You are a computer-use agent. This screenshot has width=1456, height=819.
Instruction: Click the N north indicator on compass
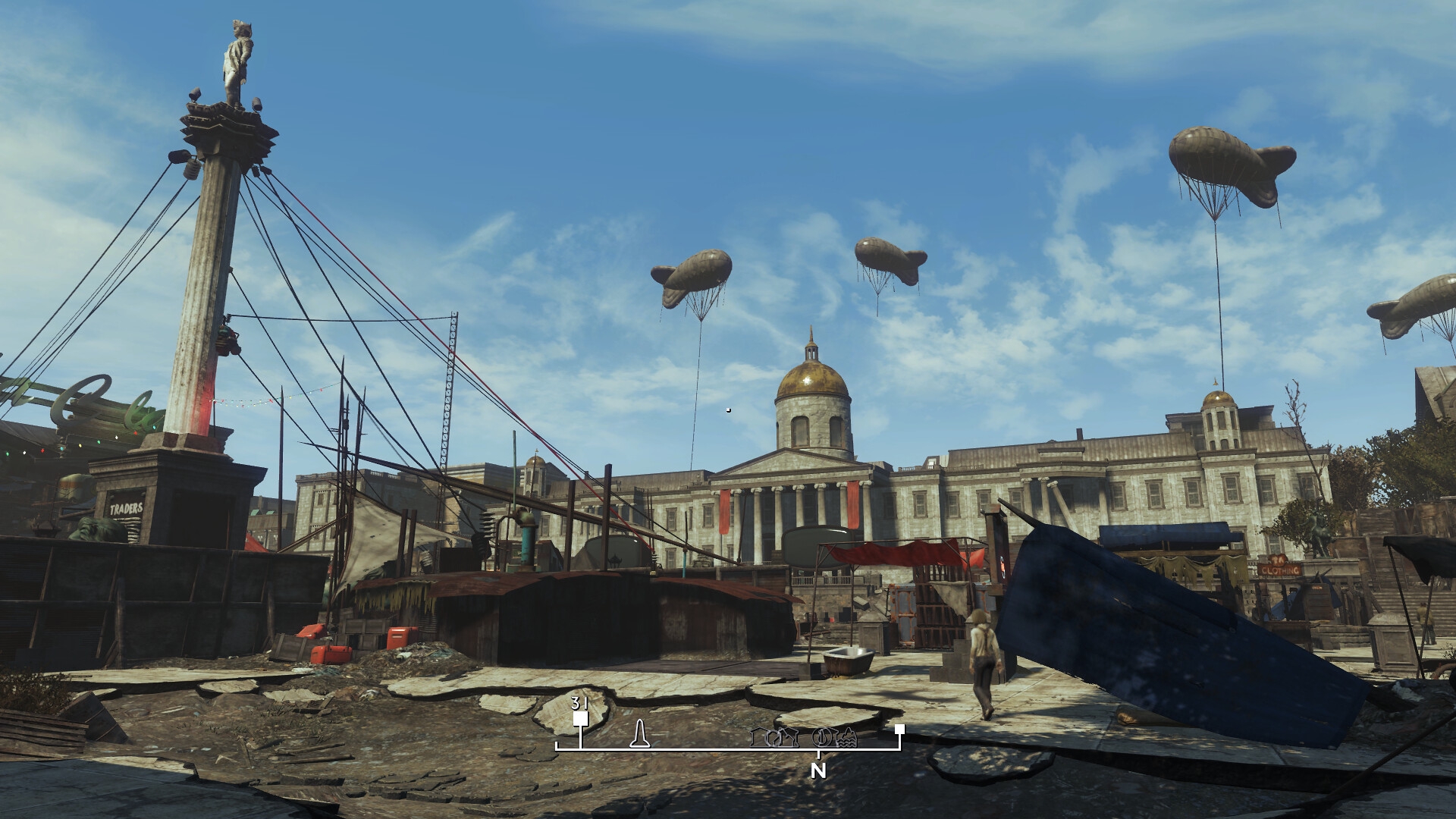click(817, 771)
